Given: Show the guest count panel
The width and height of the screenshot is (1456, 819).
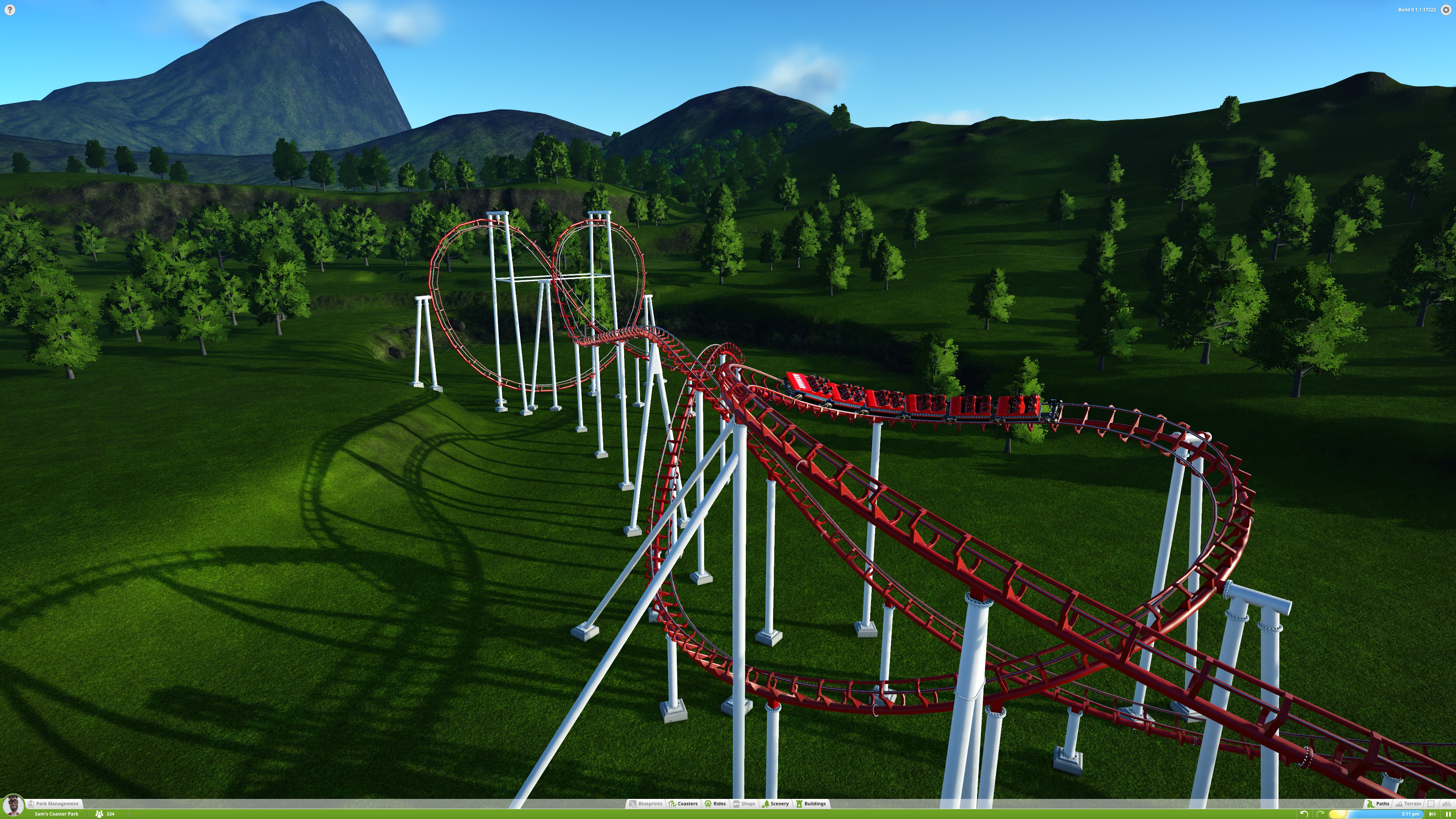Looking at the screenshot, I should click(x=105, y=814).
